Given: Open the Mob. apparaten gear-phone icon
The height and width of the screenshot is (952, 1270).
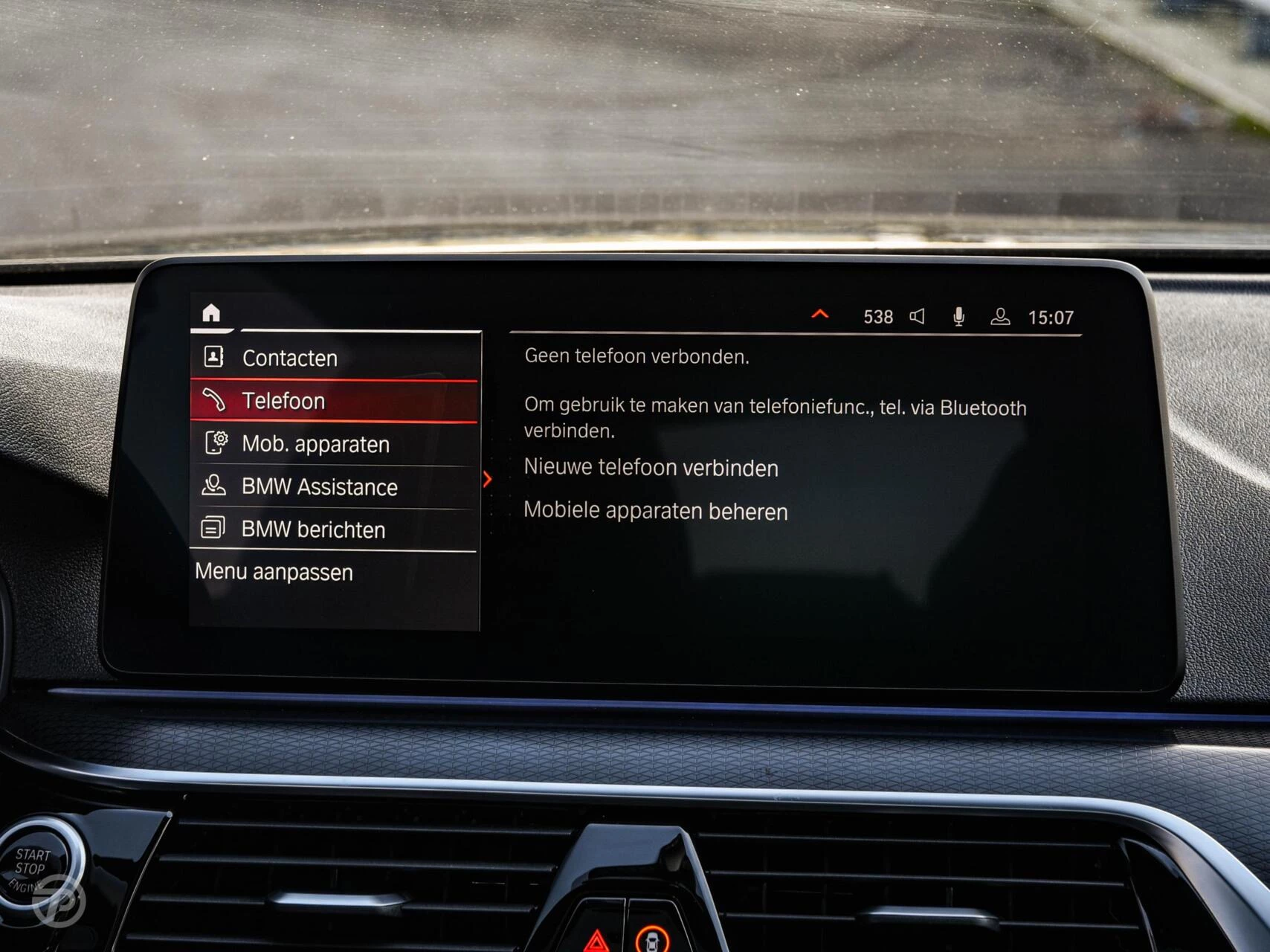Looking at the screenshot, I should click(x=216, y=443).
